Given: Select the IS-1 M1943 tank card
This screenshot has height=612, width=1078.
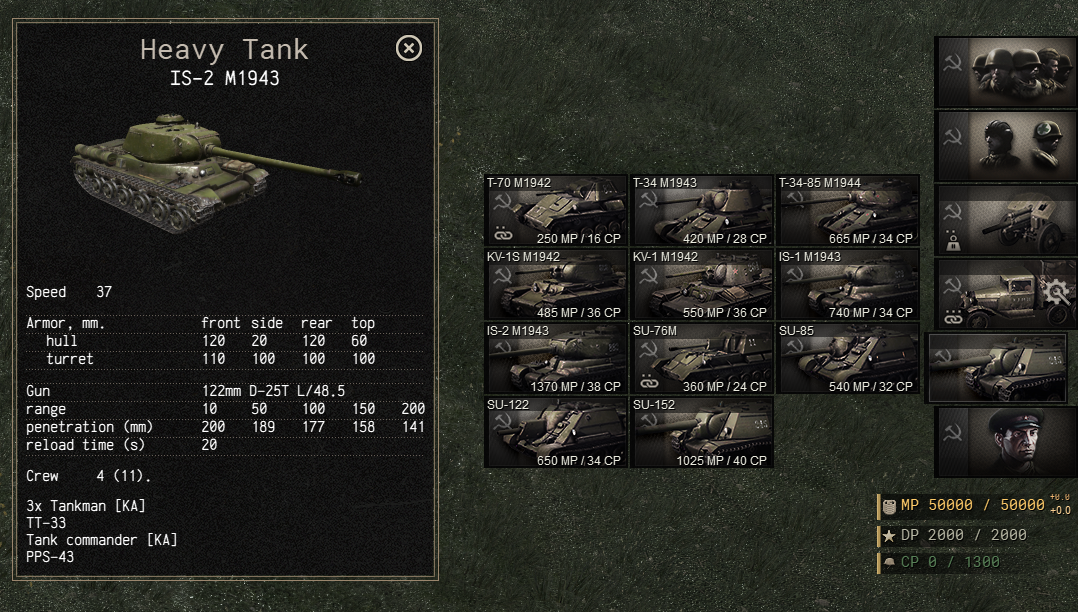Looking at the screenshot, I should tap(847, 285).
